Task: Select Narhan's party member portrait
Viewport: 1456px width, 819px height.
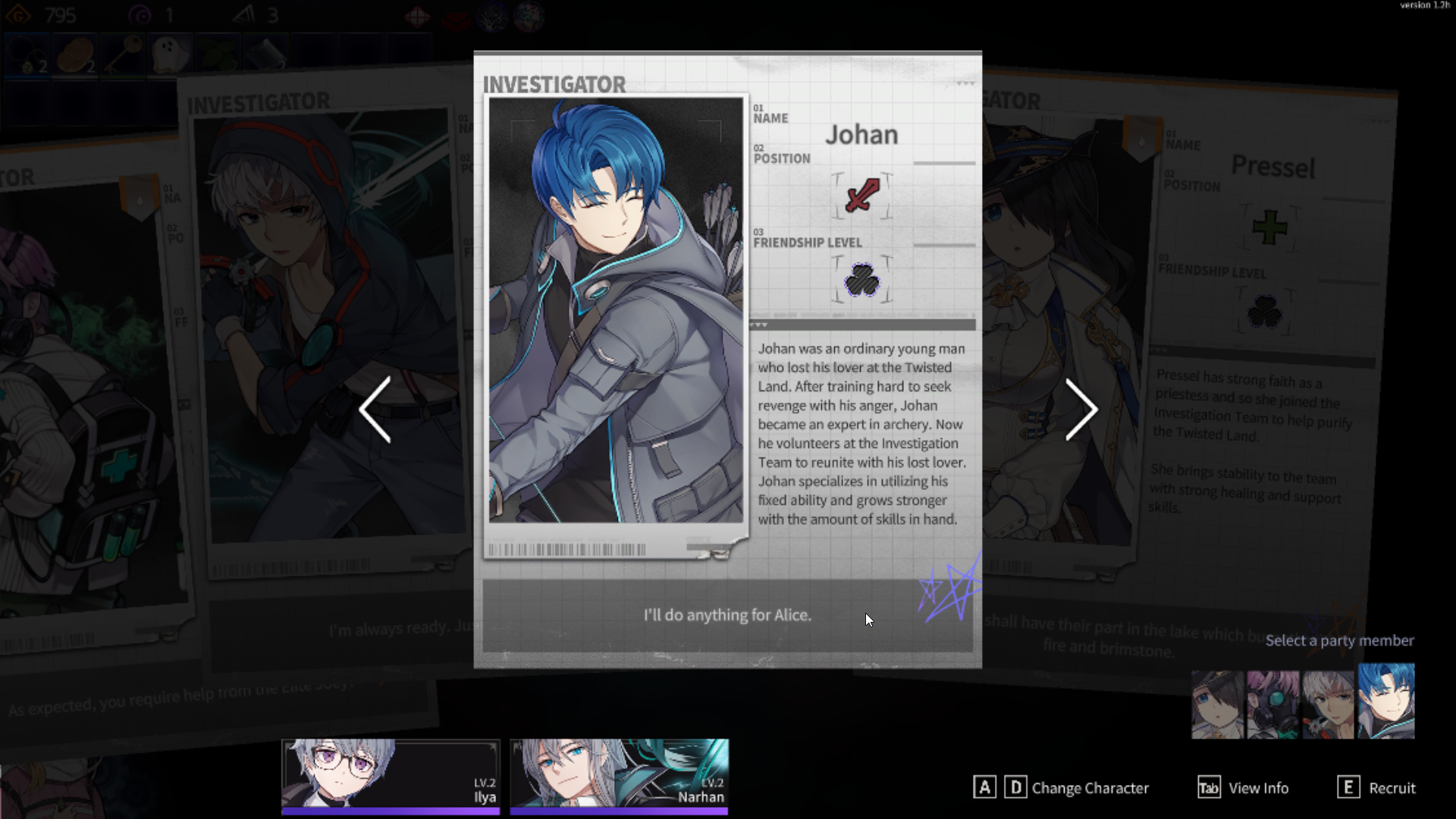Action: [x=619, y=774]
